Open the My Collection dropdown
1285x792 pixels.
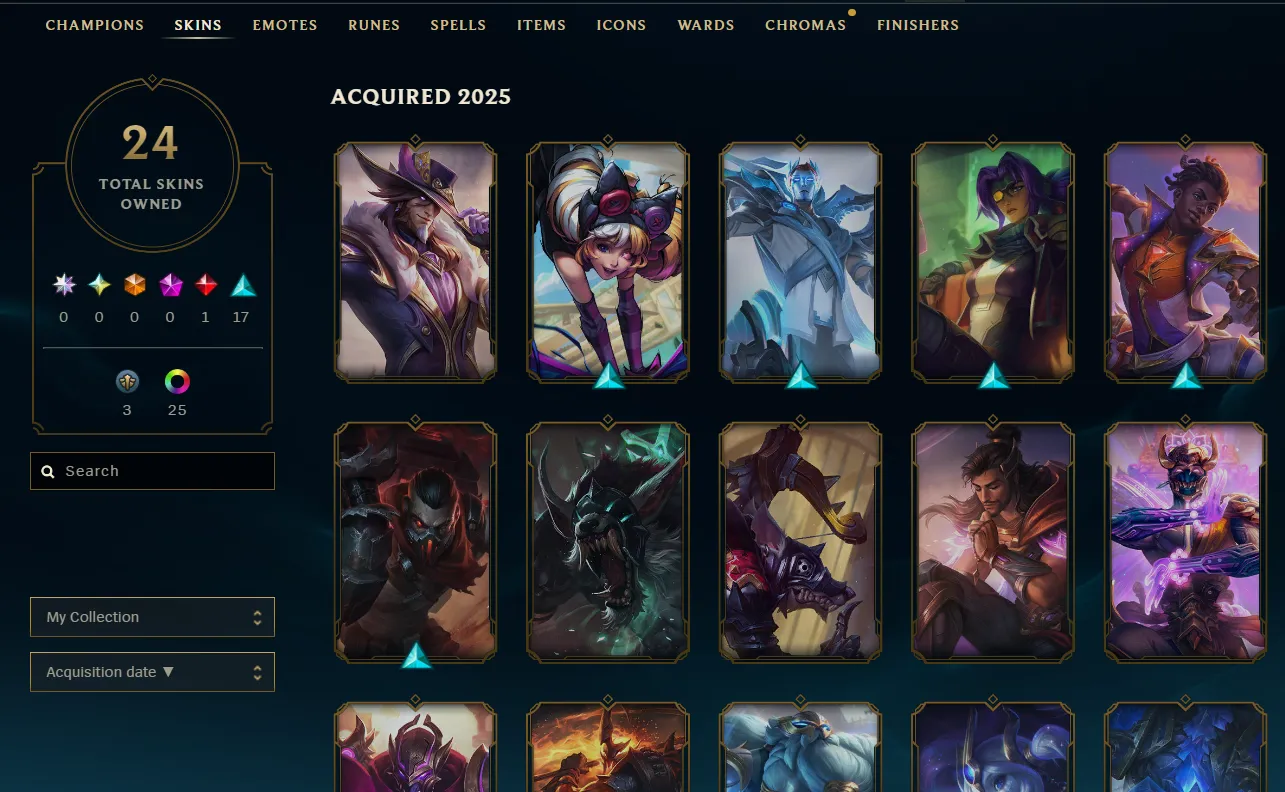pos(152,617)
